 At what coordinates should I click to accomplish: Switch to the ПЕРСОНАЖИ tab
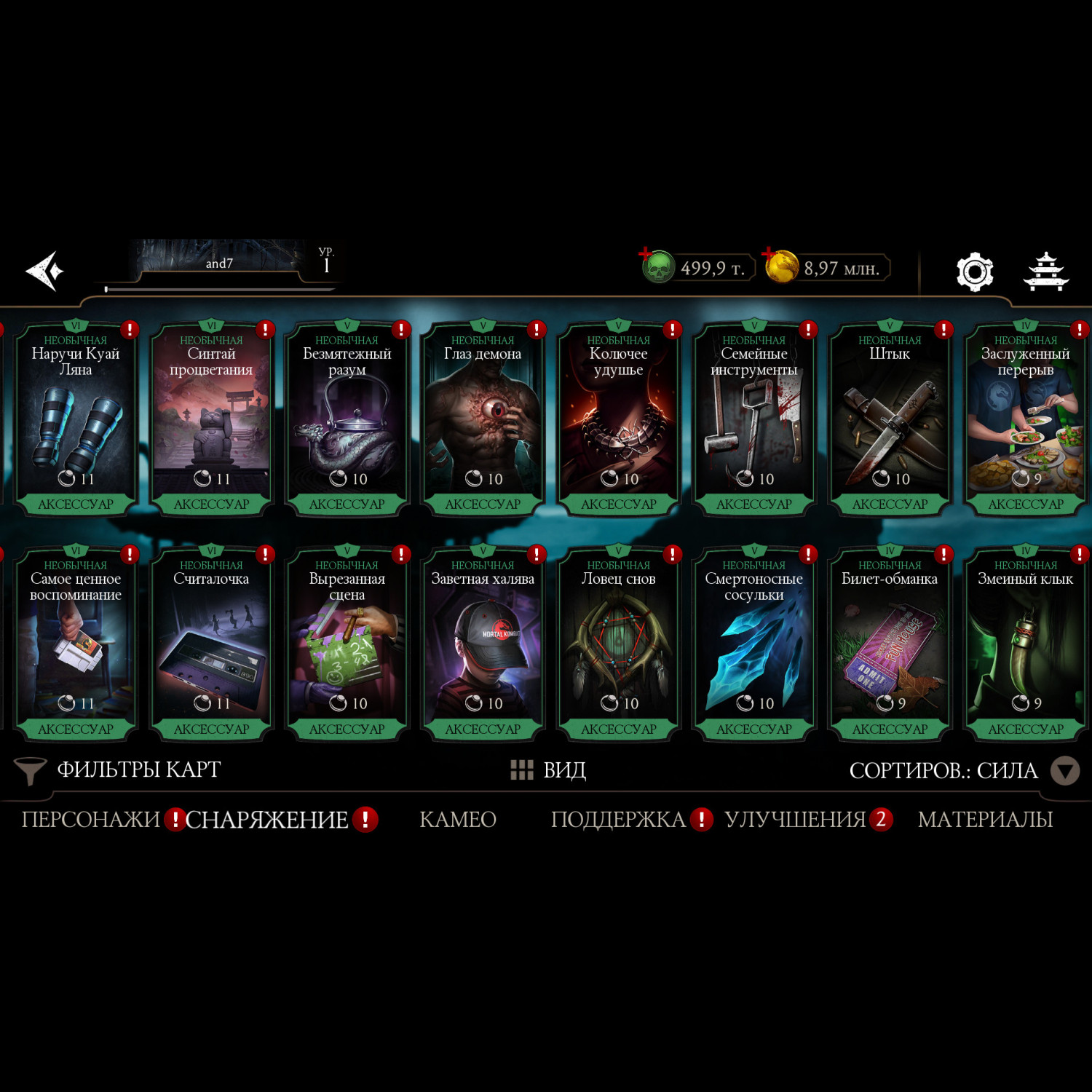pyautogui.click(x=90, y=820)
